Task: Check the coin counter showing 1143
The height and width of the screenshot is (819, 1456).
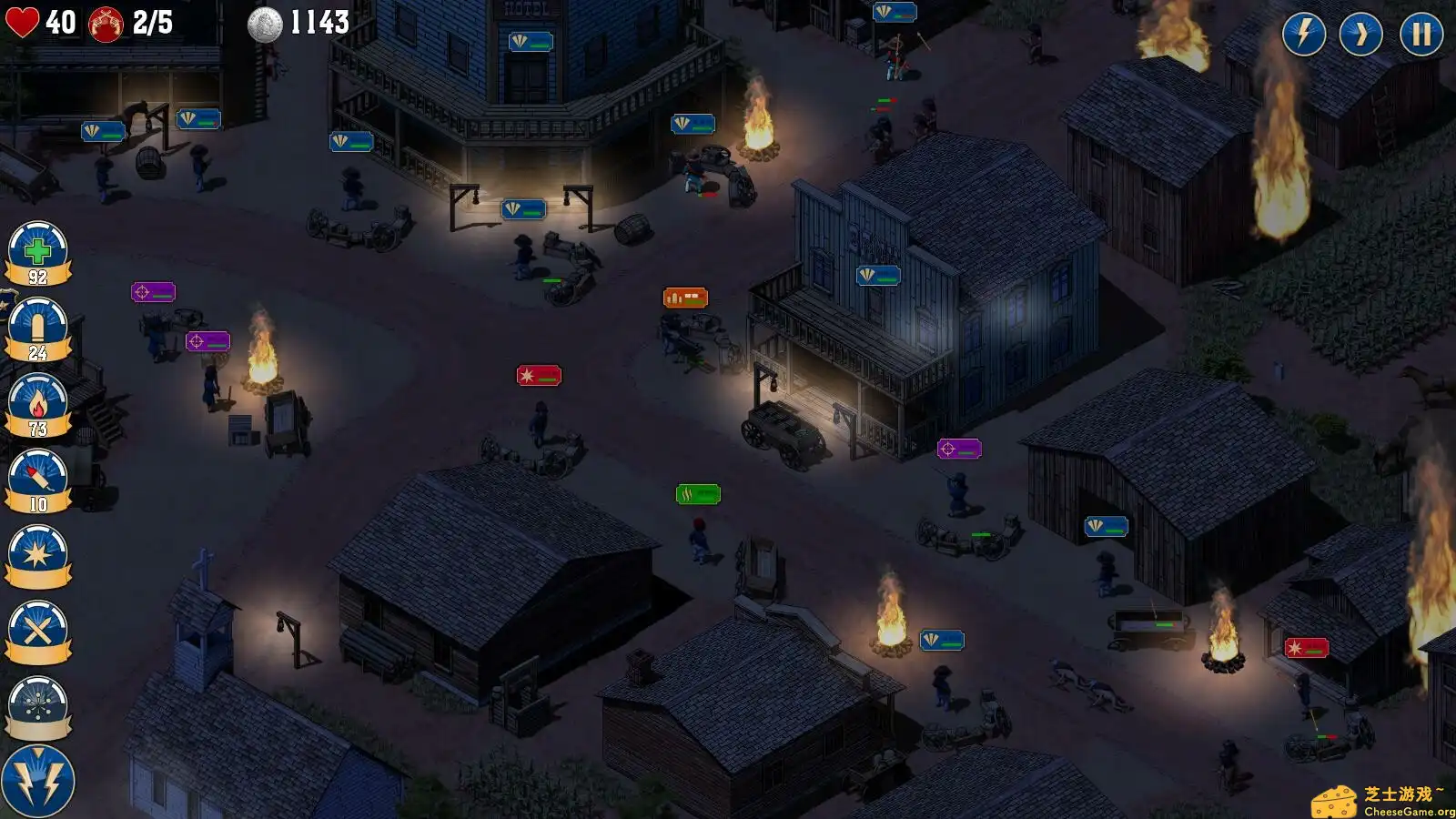Action: (291, 22)
